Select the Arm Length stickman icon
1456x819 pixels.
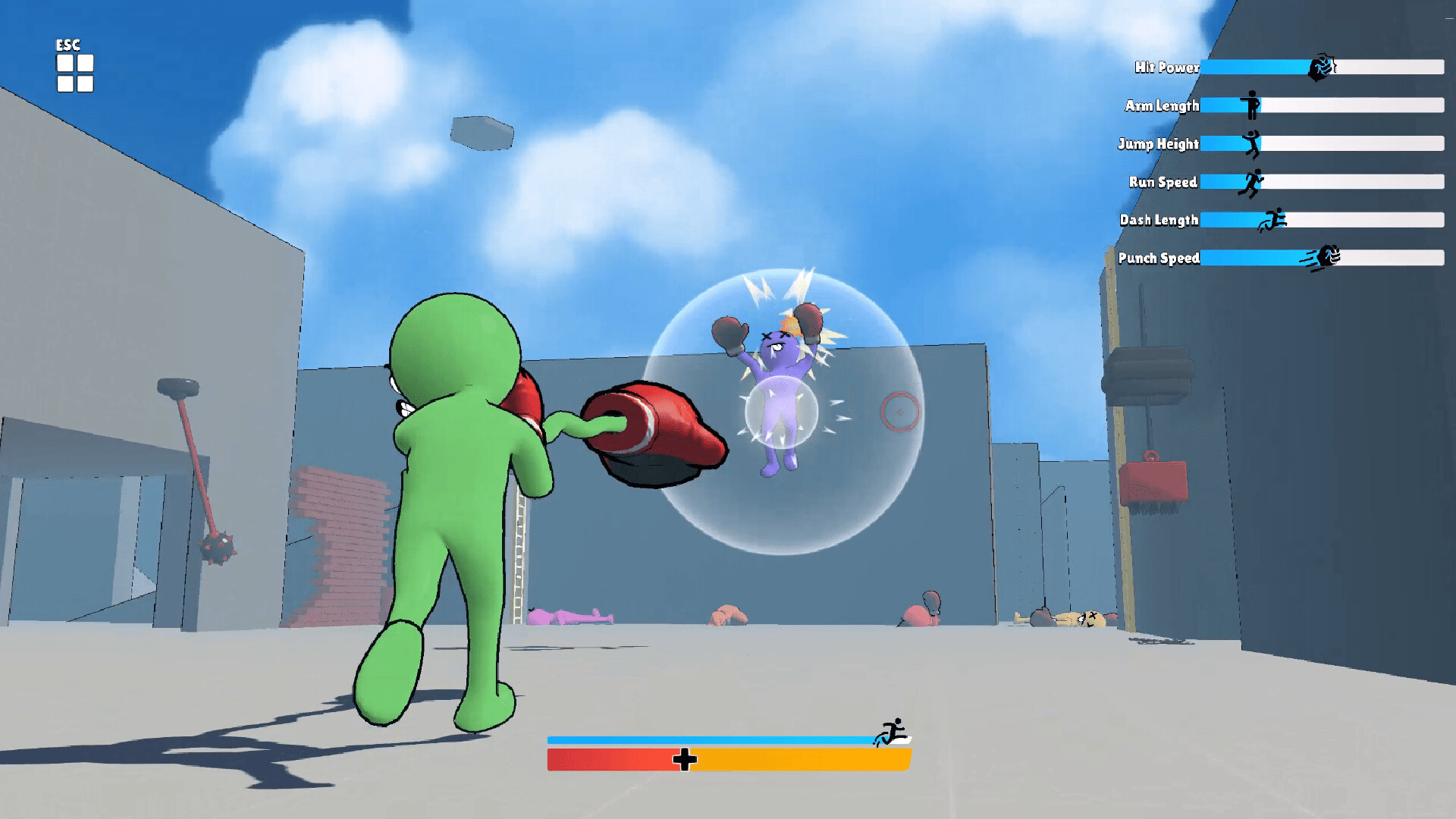(1251, 105)
